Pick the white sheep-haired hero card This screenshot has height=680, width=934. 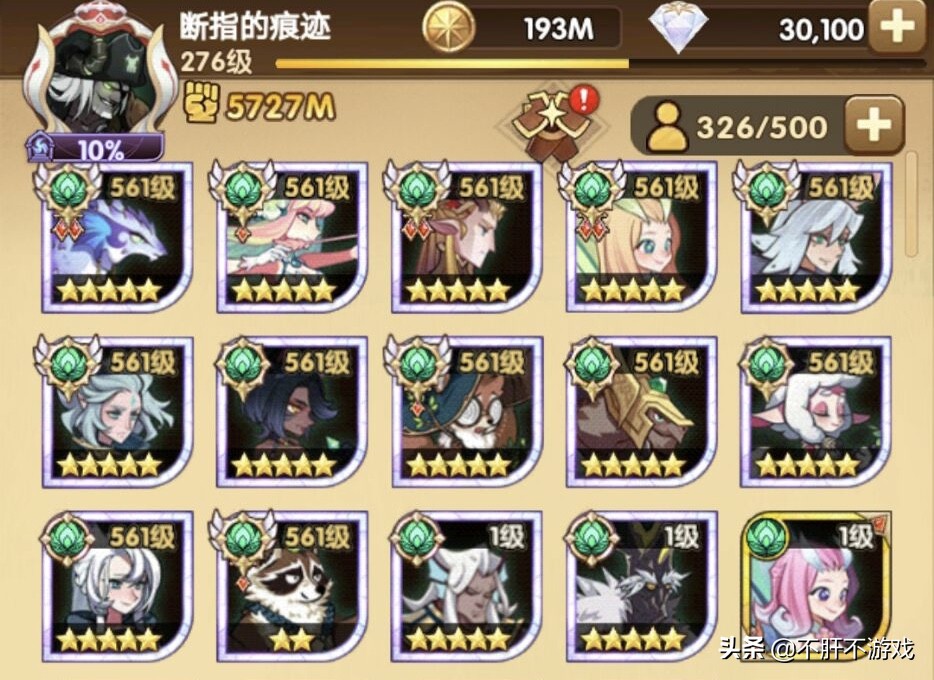(x=816, y=412)
